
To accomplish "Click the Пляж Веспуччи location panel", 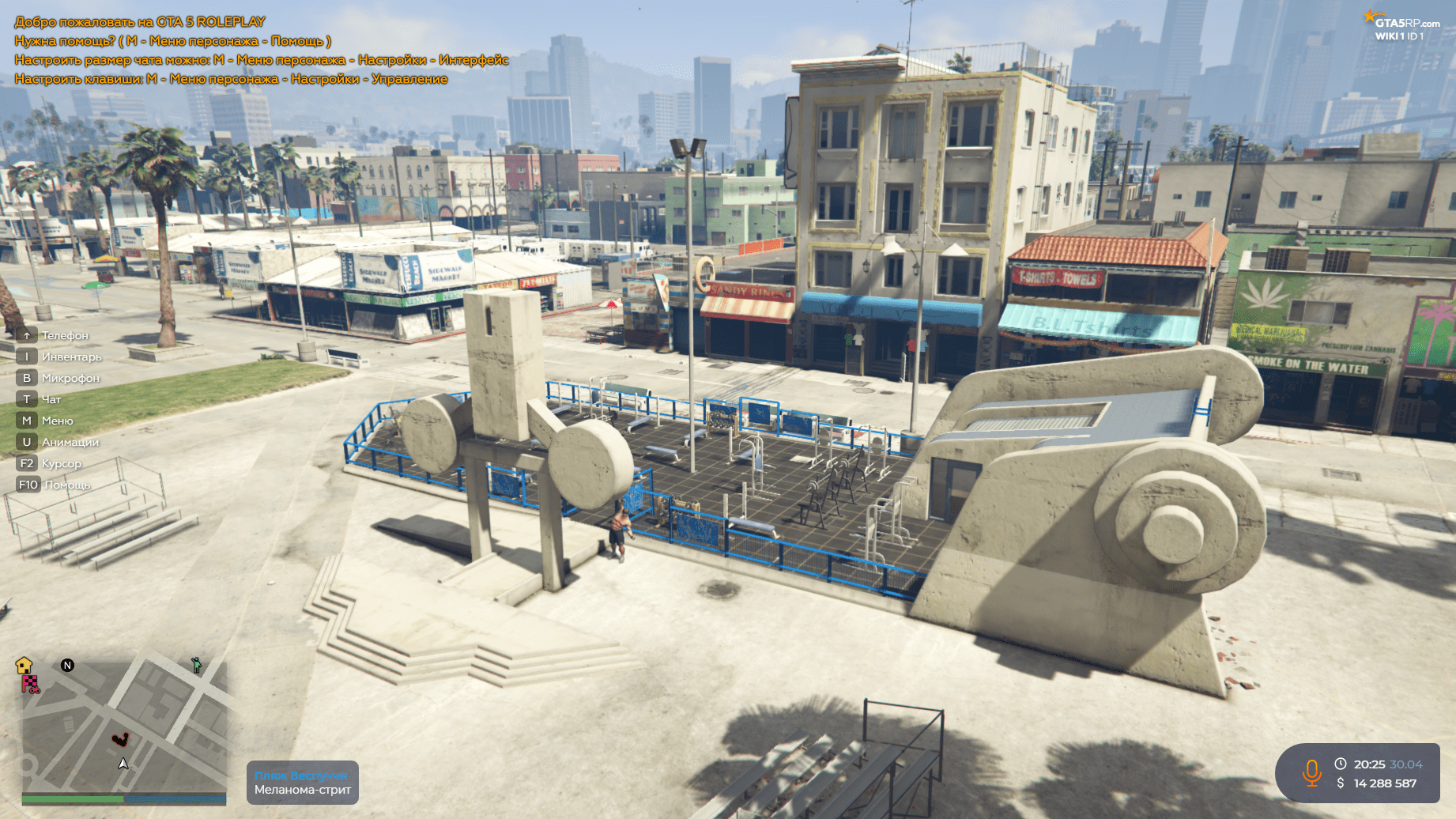I will 302,783.
